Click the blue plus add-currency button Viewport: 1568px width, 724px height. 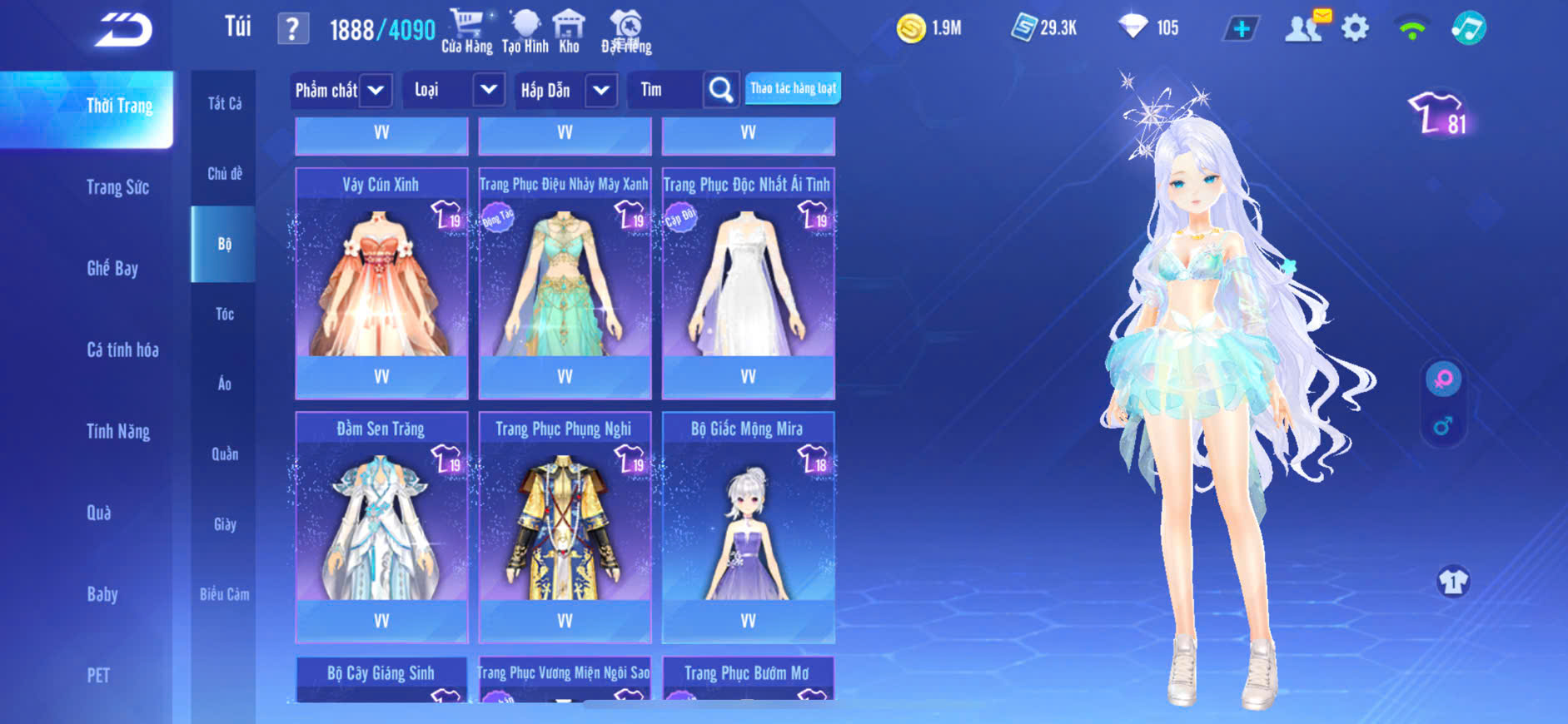(1241, 29)
